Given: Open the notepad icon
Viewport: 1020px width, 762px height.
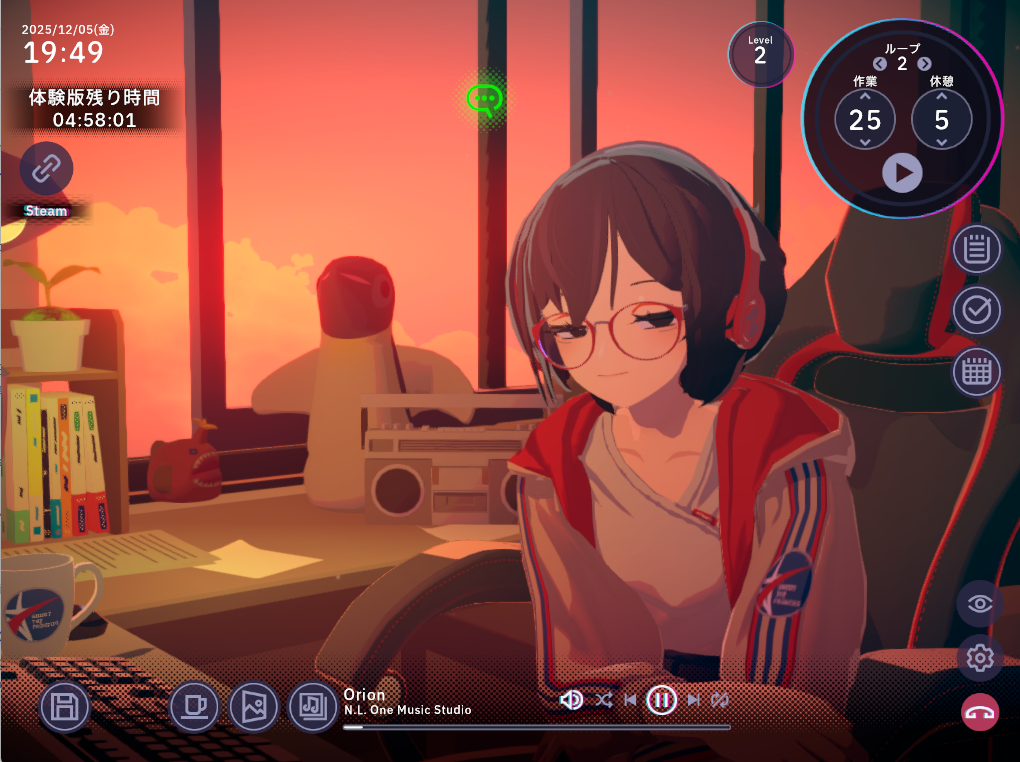Looking at the screenshot, I should [x=976, y=249].
